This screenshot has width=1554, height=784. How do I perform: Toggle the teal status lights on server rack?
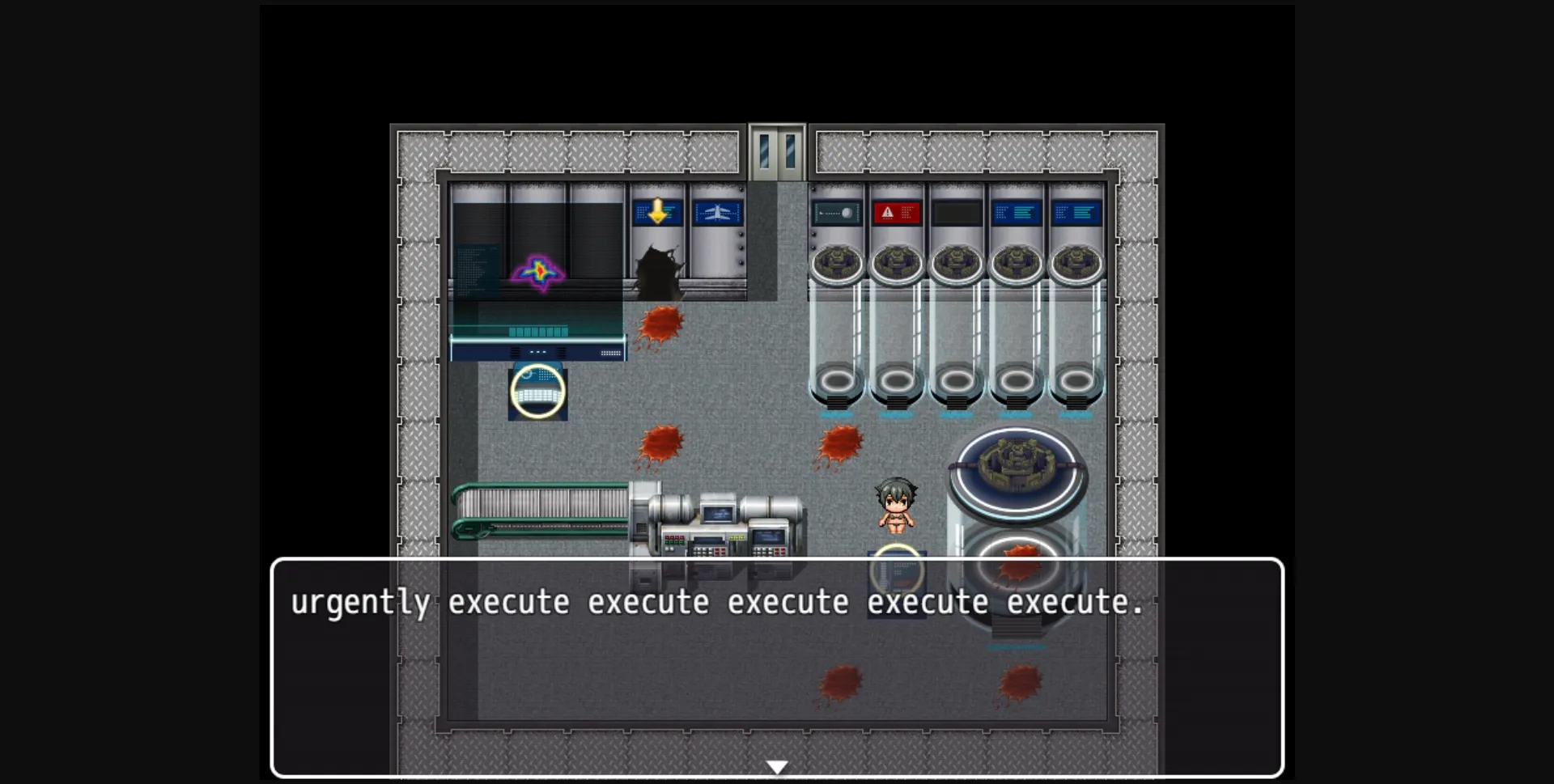pos(538,330)
